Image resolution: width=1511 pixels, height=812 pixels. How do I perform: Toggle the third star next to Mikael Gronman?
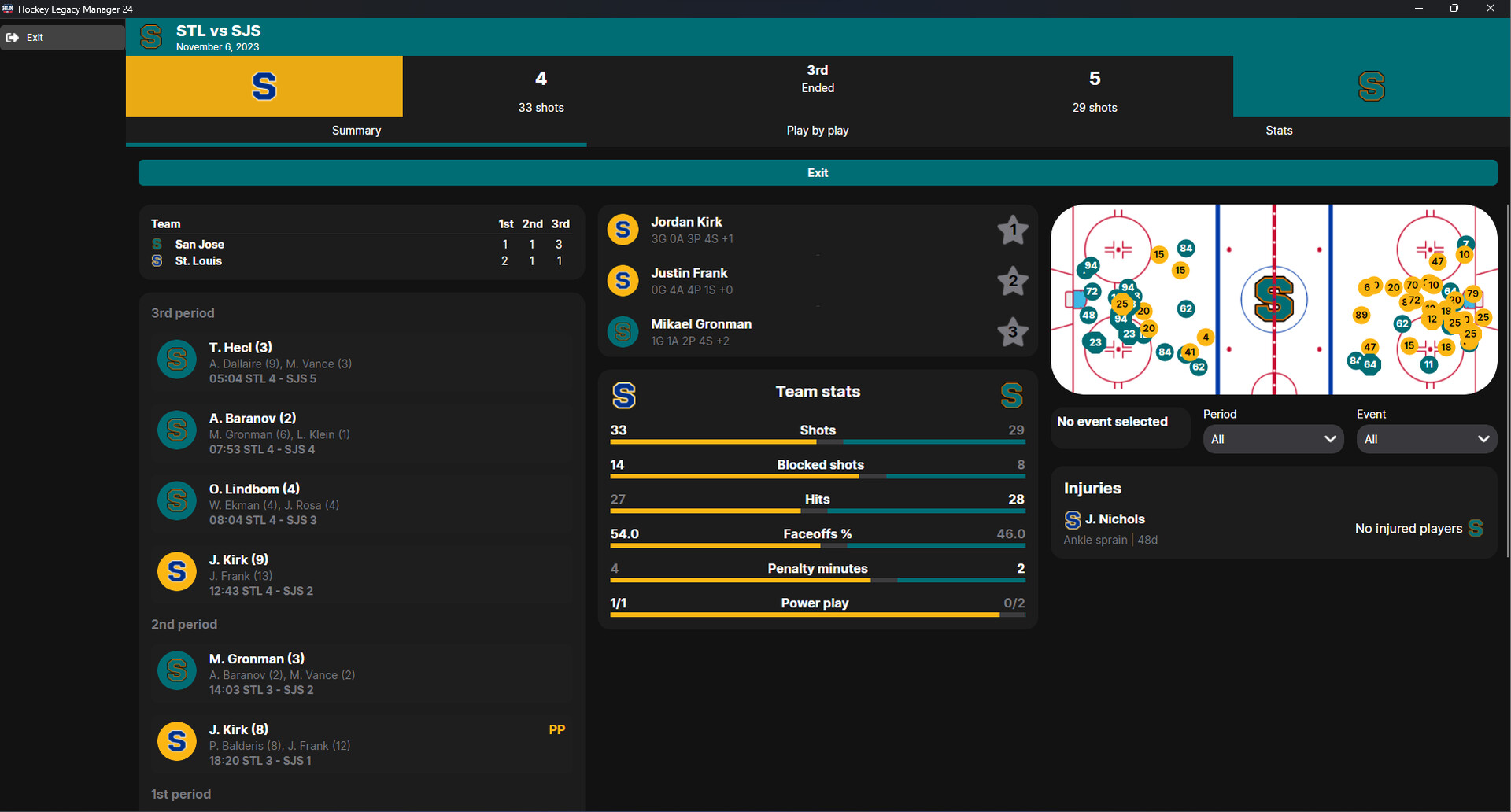[x=1012, y=332]
